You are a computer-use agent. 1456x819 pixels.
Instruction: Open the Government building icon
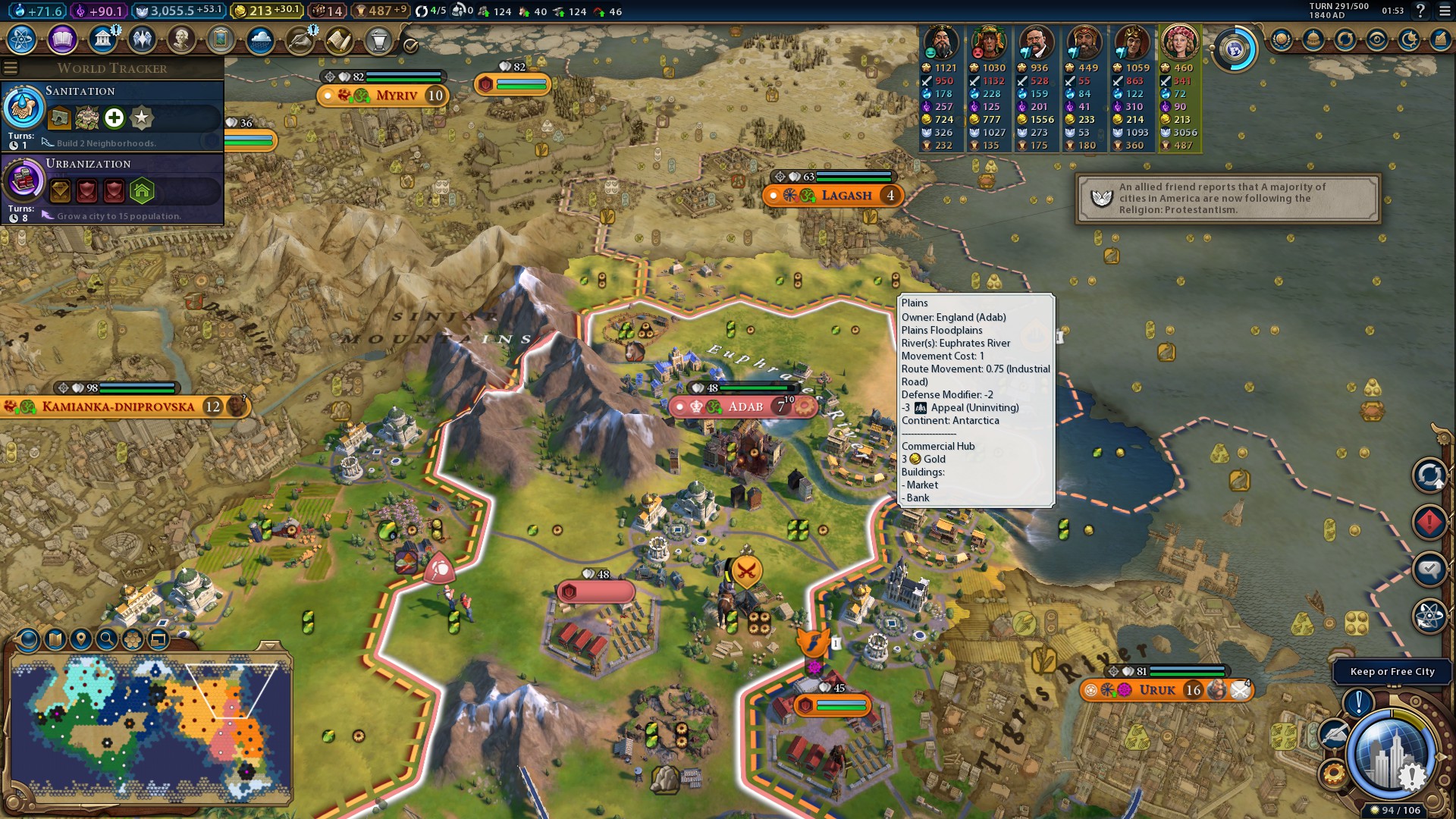click(x=102, y=39)
